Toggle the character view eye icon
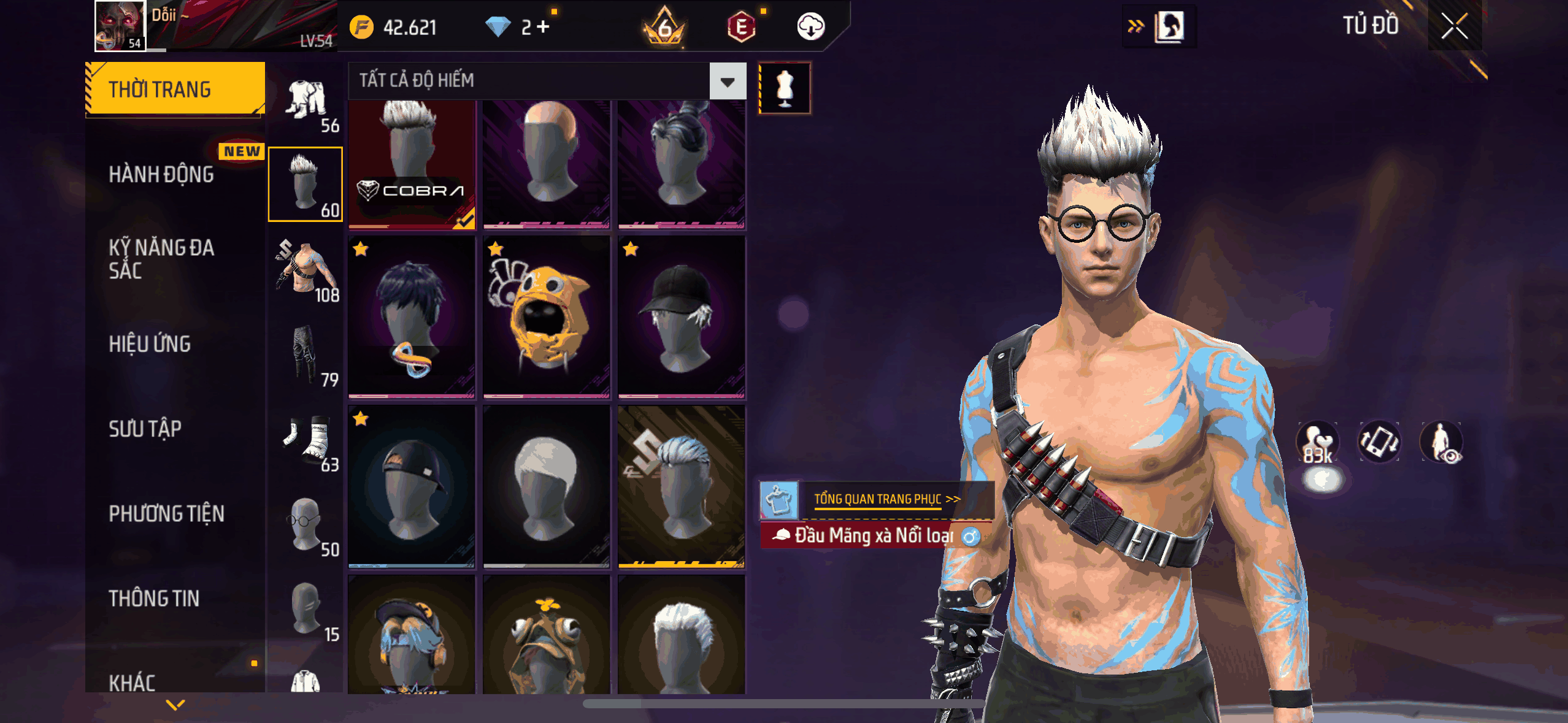The width and height of the screenshot is (1568, 723). point(1442,442)
